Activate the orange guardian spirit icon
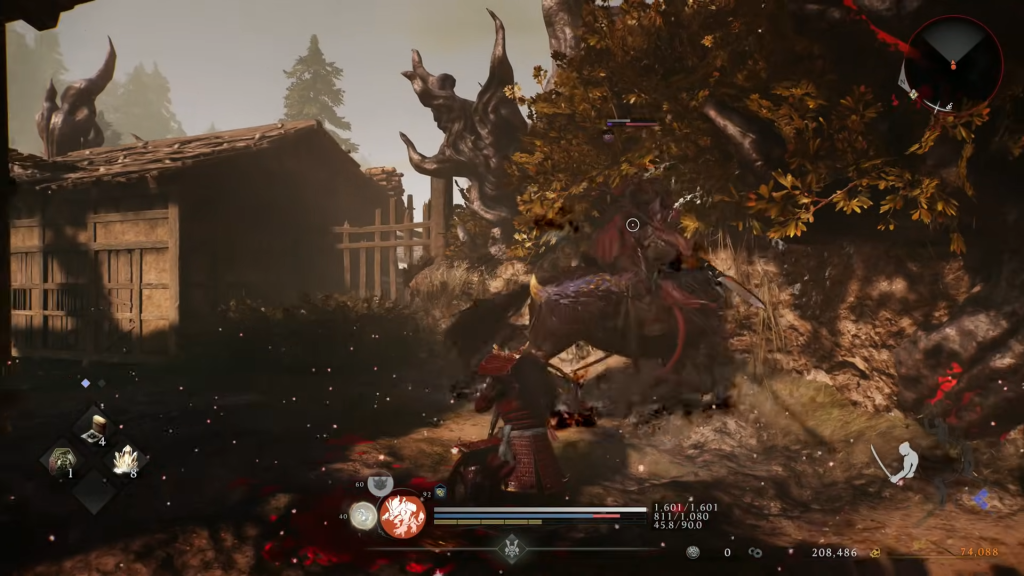 [x=402, y=516]
